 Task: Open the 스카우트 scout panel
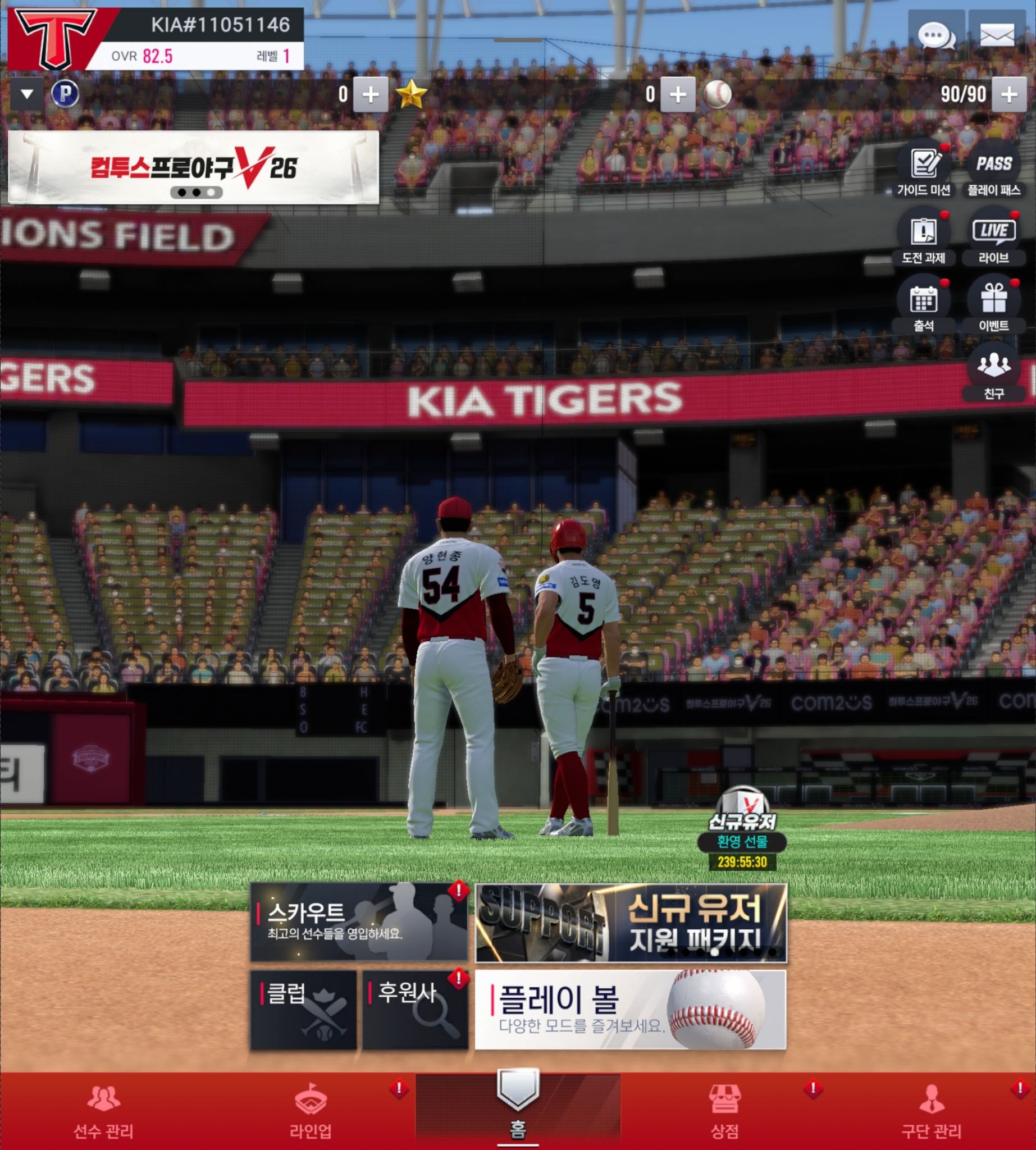point(359,921)
